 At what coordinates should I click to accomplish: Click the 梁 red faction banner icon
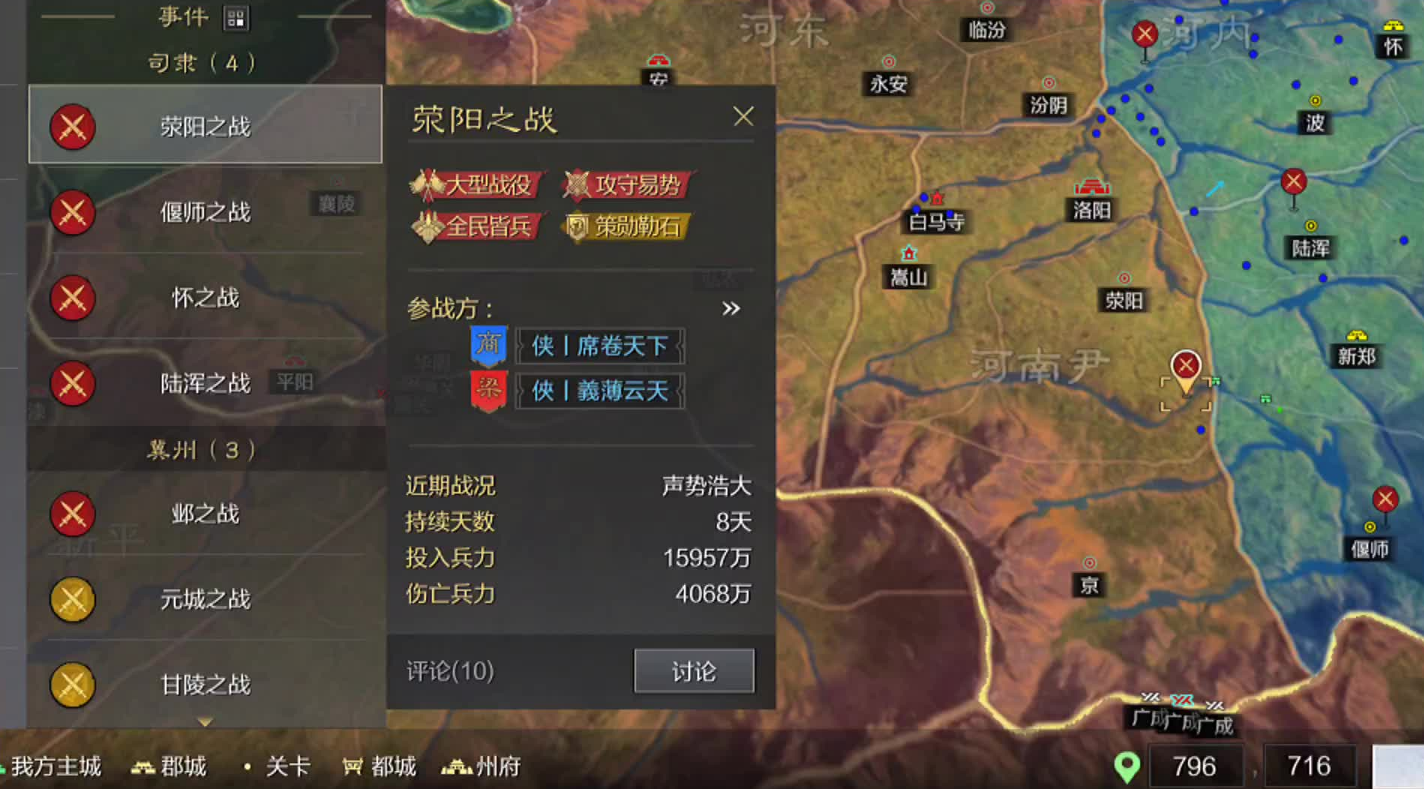tap(489, 390)
